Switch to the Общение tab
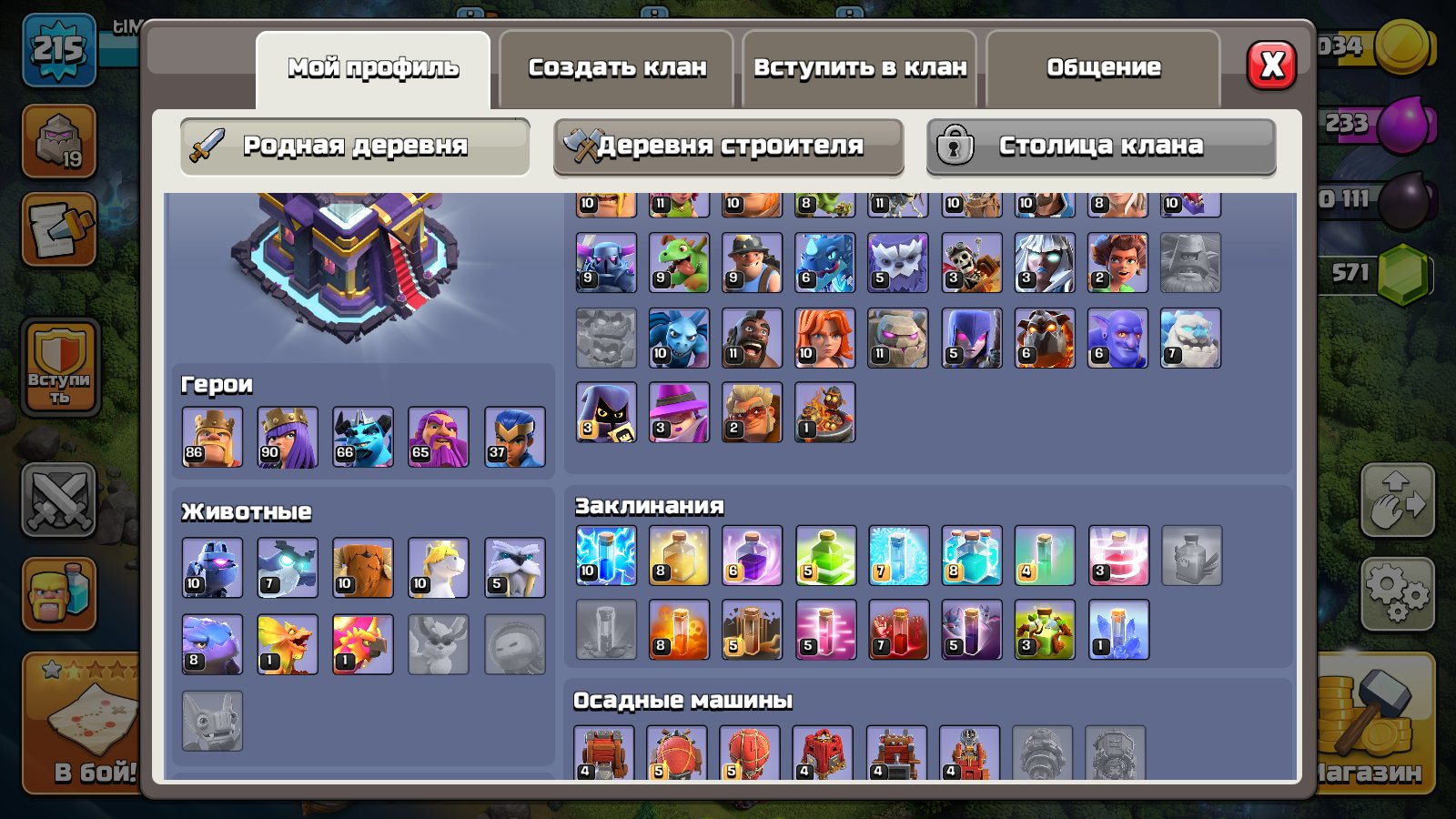Screen dimensions: 1456x819 1104,66
